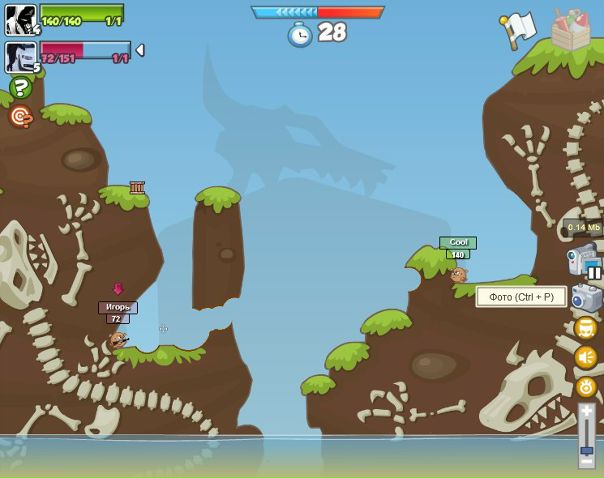The height and width of the screenshot is (478, 604).
Task: Open the weapons crate inventory
Action: 571,29
